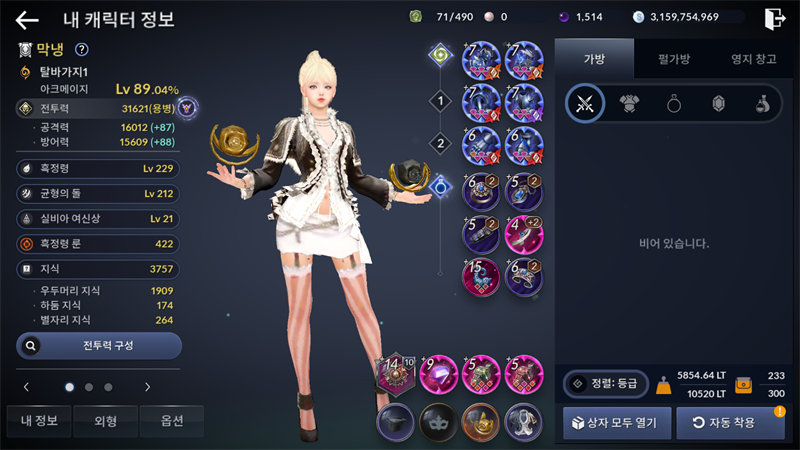Show previous stats page with left arrow
Image resolution: width=800 pixels, height=450 pixels.
26,386
